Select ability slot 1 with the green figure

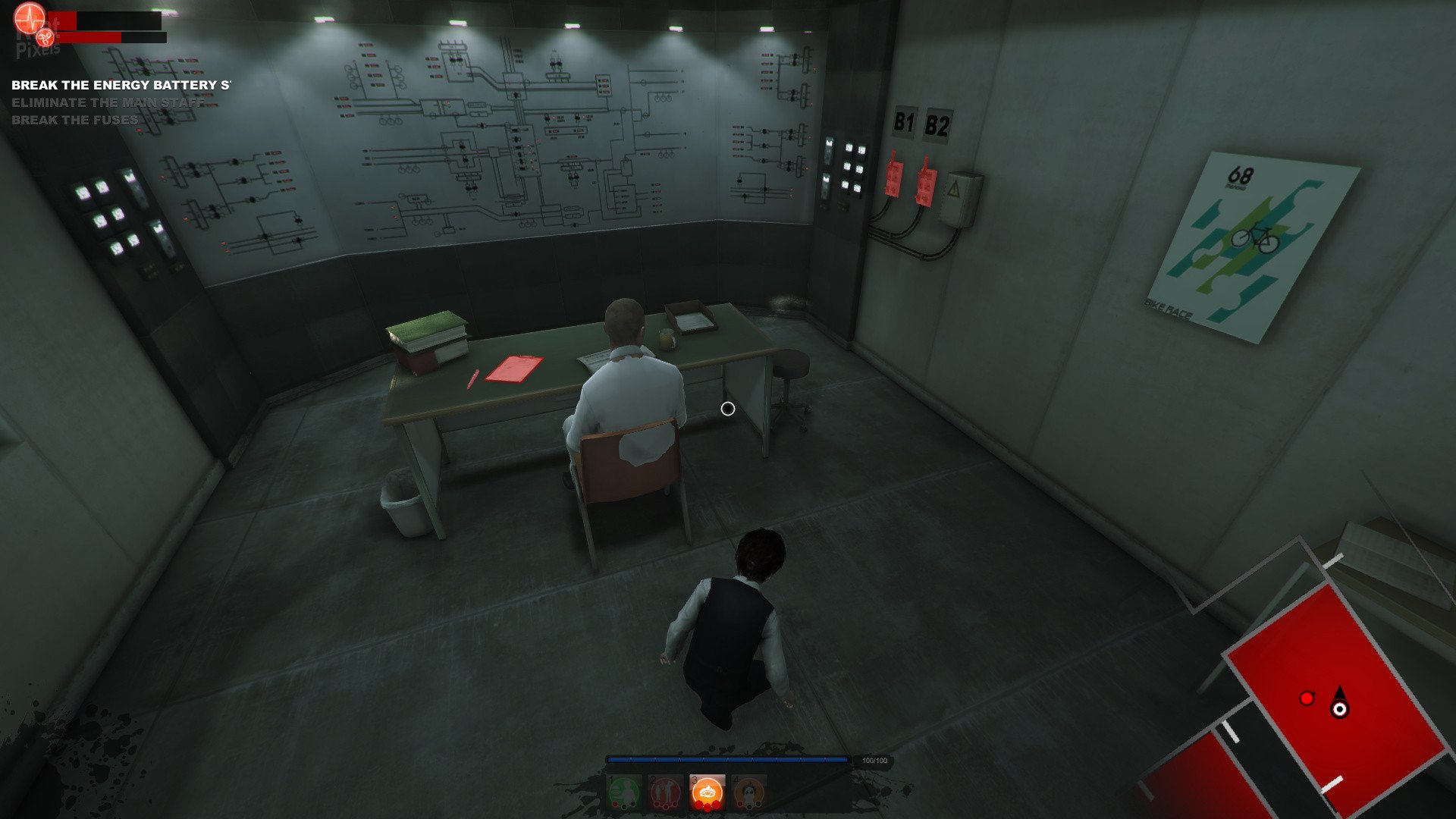click(x=625, y=793)
